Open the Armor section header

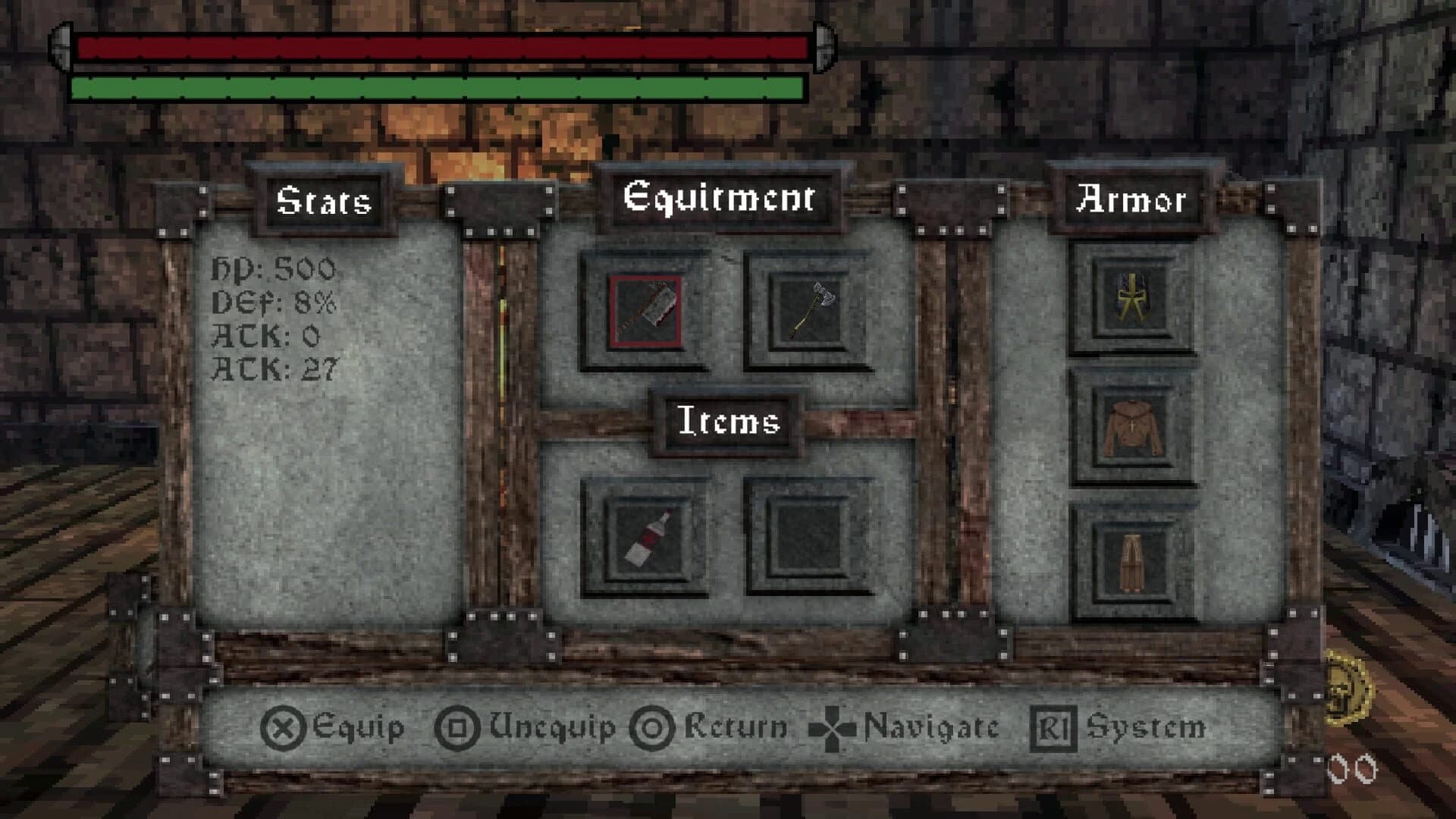(1135, 198)
